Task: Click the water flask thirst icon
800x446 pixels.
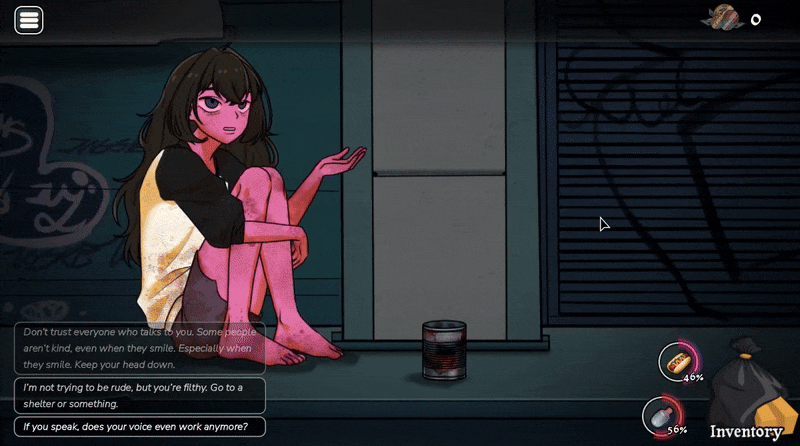Action: [660, 415]
